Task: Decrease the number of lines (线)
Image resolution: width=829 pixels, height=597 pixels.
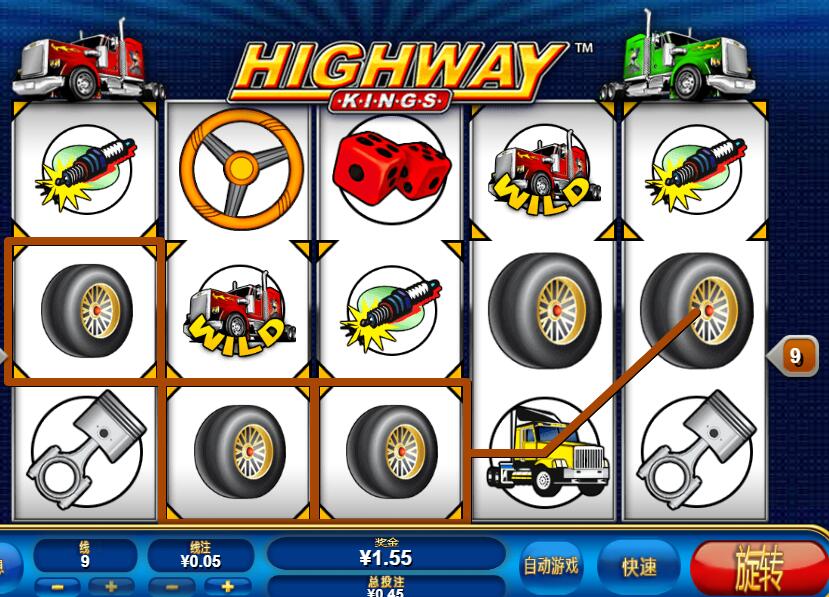Action: [x=59, y=587]
